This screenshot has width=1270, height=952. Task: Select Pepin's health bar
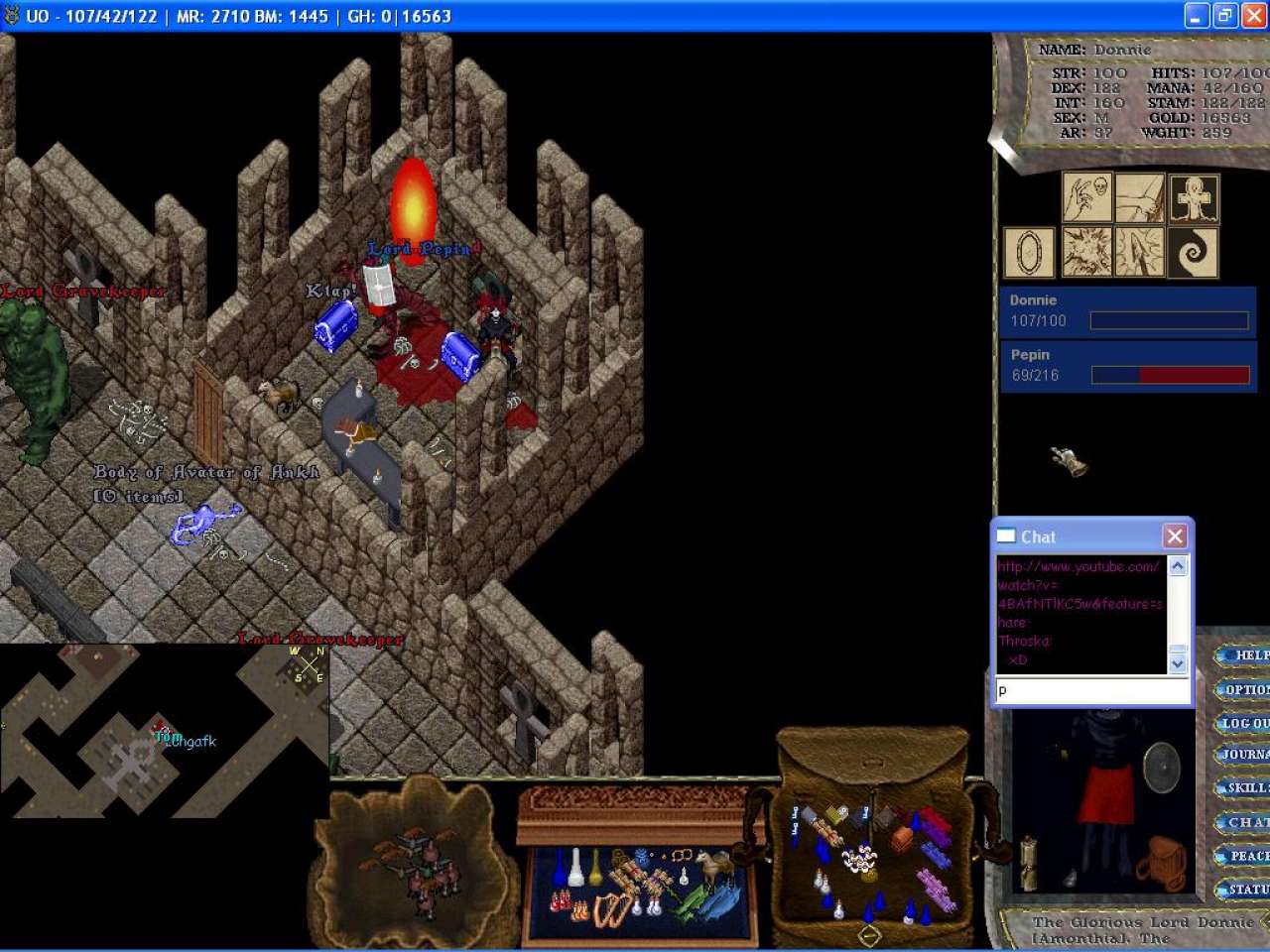coord(1127,366)
